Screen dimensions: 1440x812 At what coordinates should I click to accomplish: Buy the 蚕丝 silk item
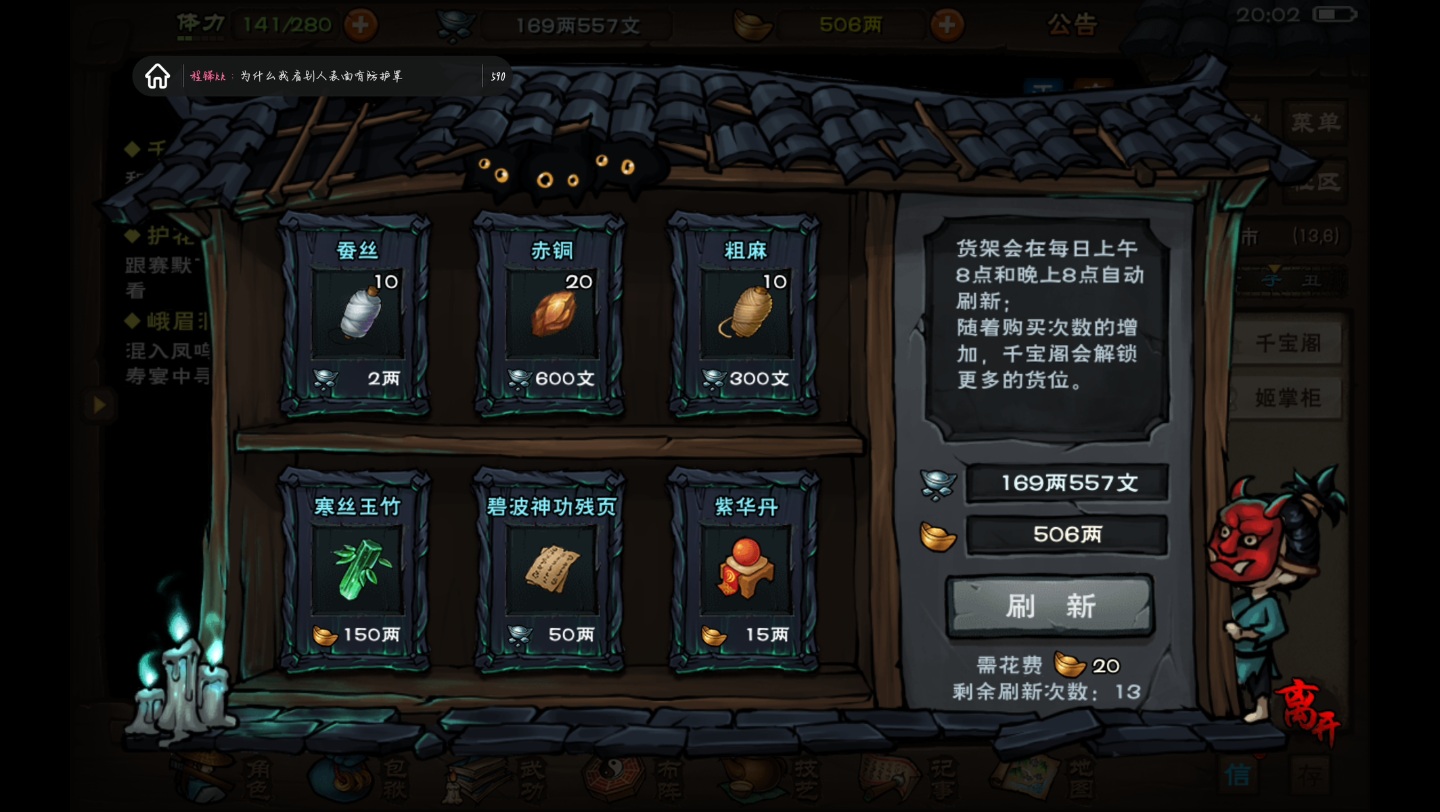pos(356,315)
